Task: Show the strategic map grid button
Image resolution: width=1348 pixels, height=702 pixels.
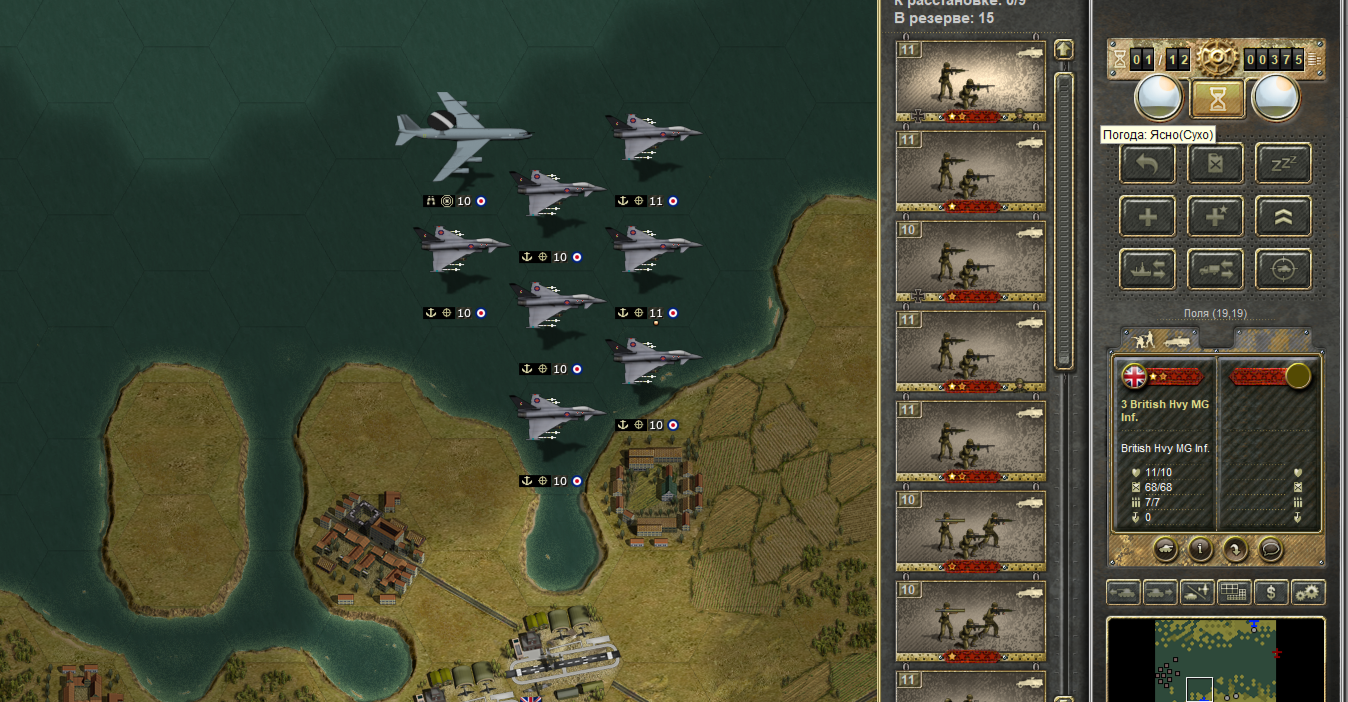Action: [x=1233, y=592]
